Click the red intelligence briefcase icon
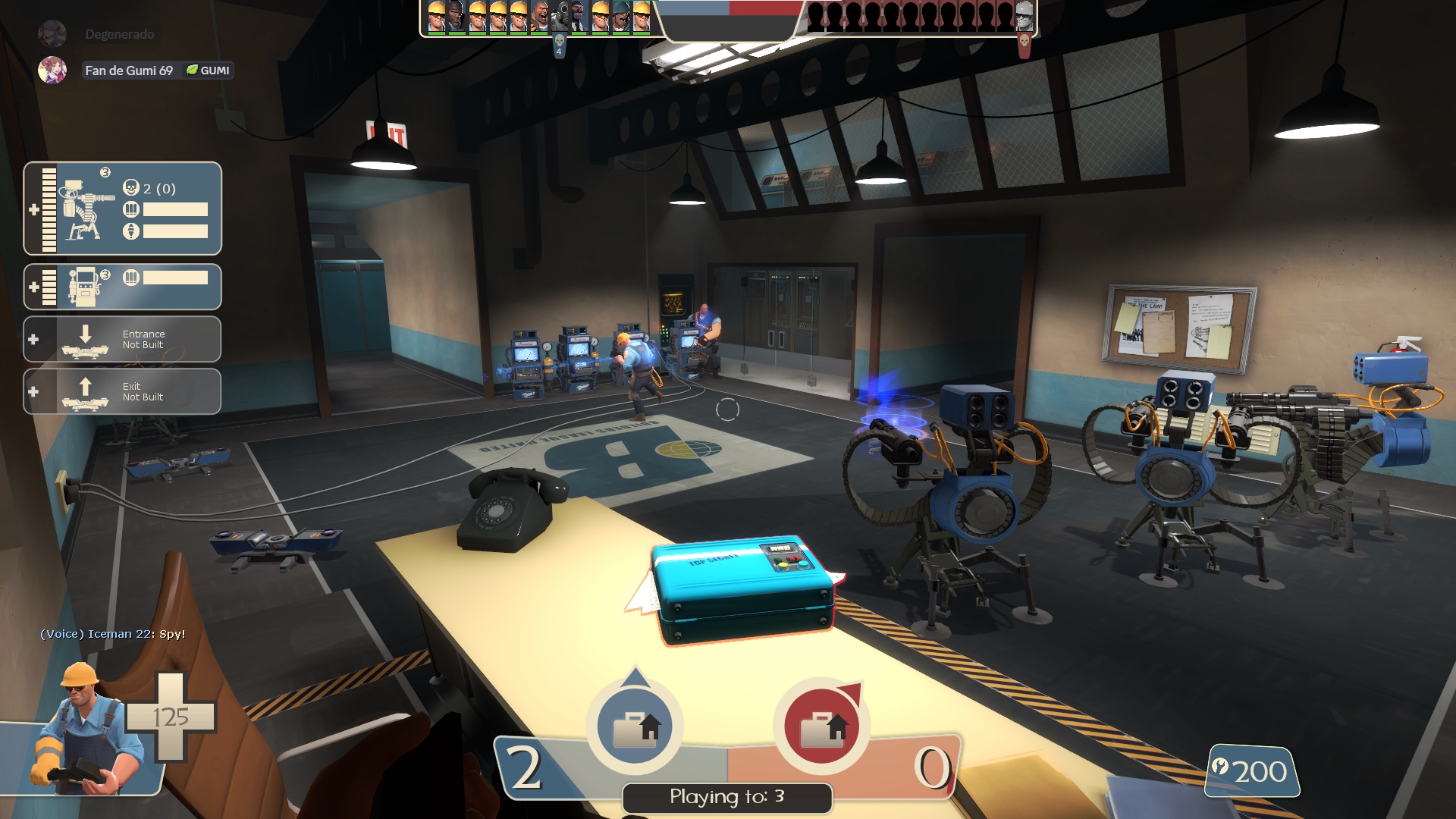 (822, 726)
